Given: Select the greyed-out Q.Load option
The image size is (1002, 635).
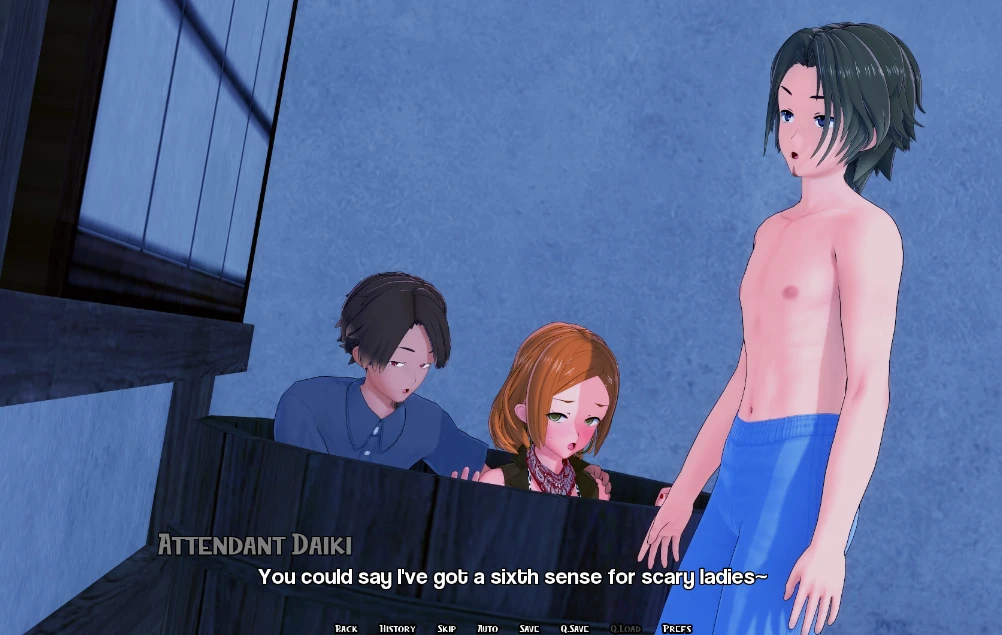Looking at the screenshot, I should pos(625,628).
